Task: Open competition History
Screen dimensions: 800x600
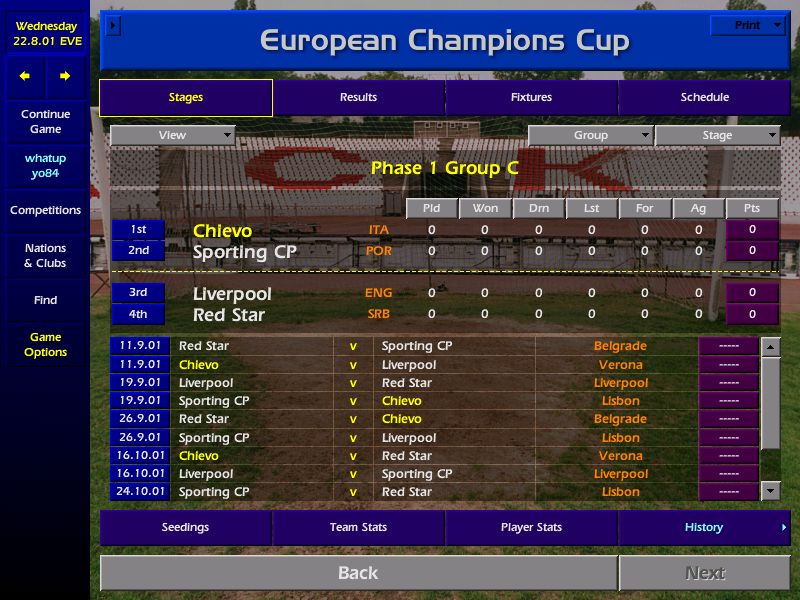Action: coord(704,528)
